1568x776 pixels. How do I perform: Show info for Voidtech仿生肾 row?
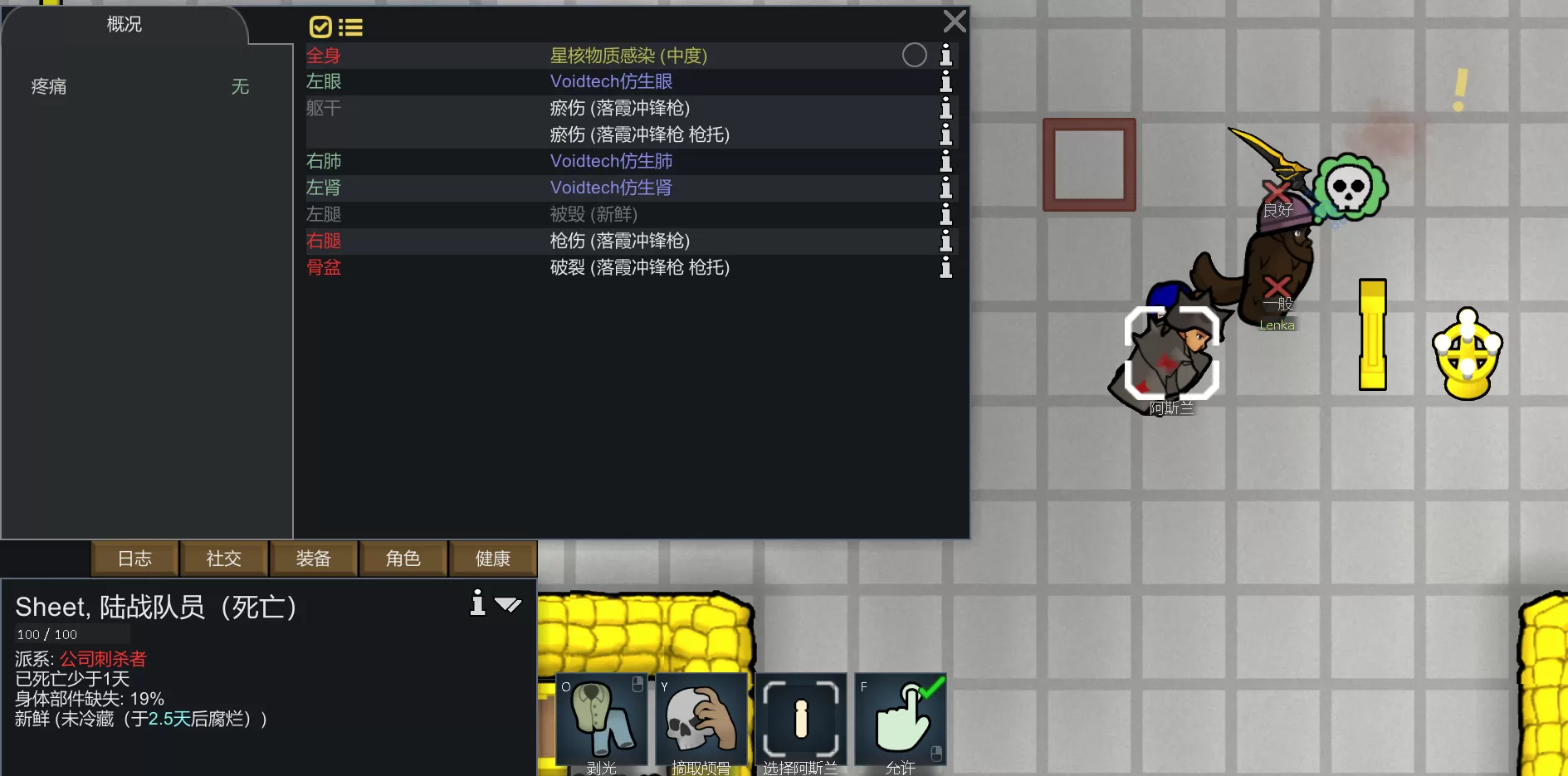coord(945,188)
